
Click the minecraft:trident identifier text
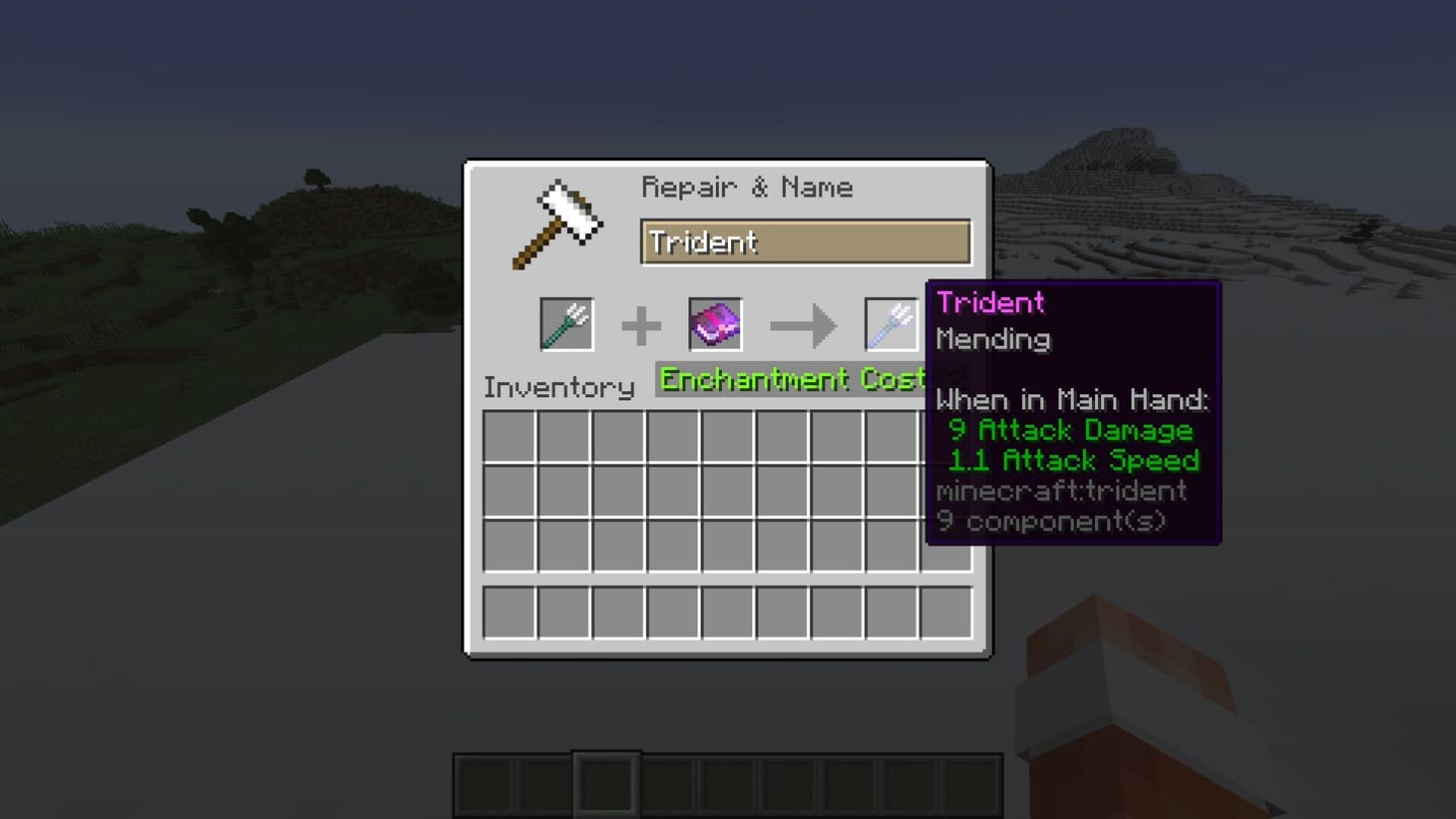coord(1060,490)
